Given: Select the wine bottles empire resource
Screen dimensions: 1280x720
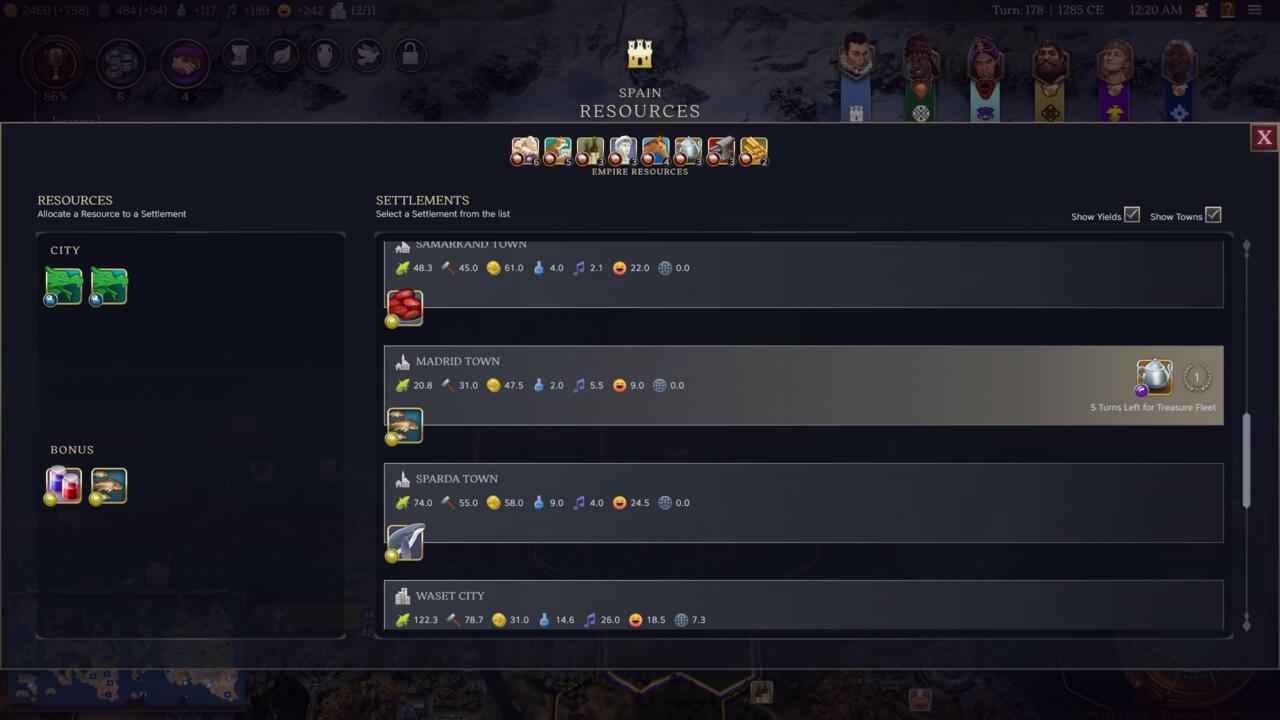Looking at the screenshot, I should click(x=590, y=150).
